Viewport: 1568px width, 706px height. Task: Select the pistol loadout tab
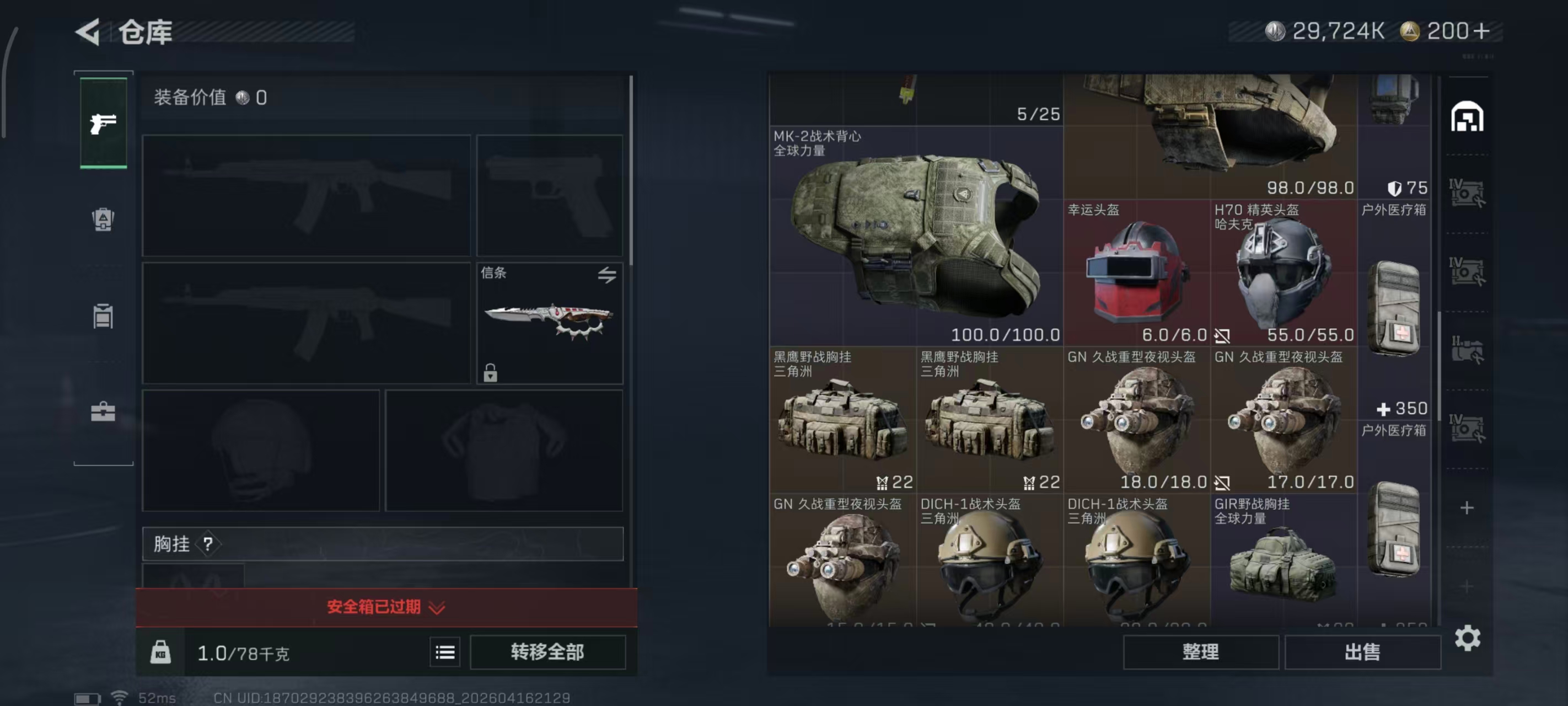103,123
